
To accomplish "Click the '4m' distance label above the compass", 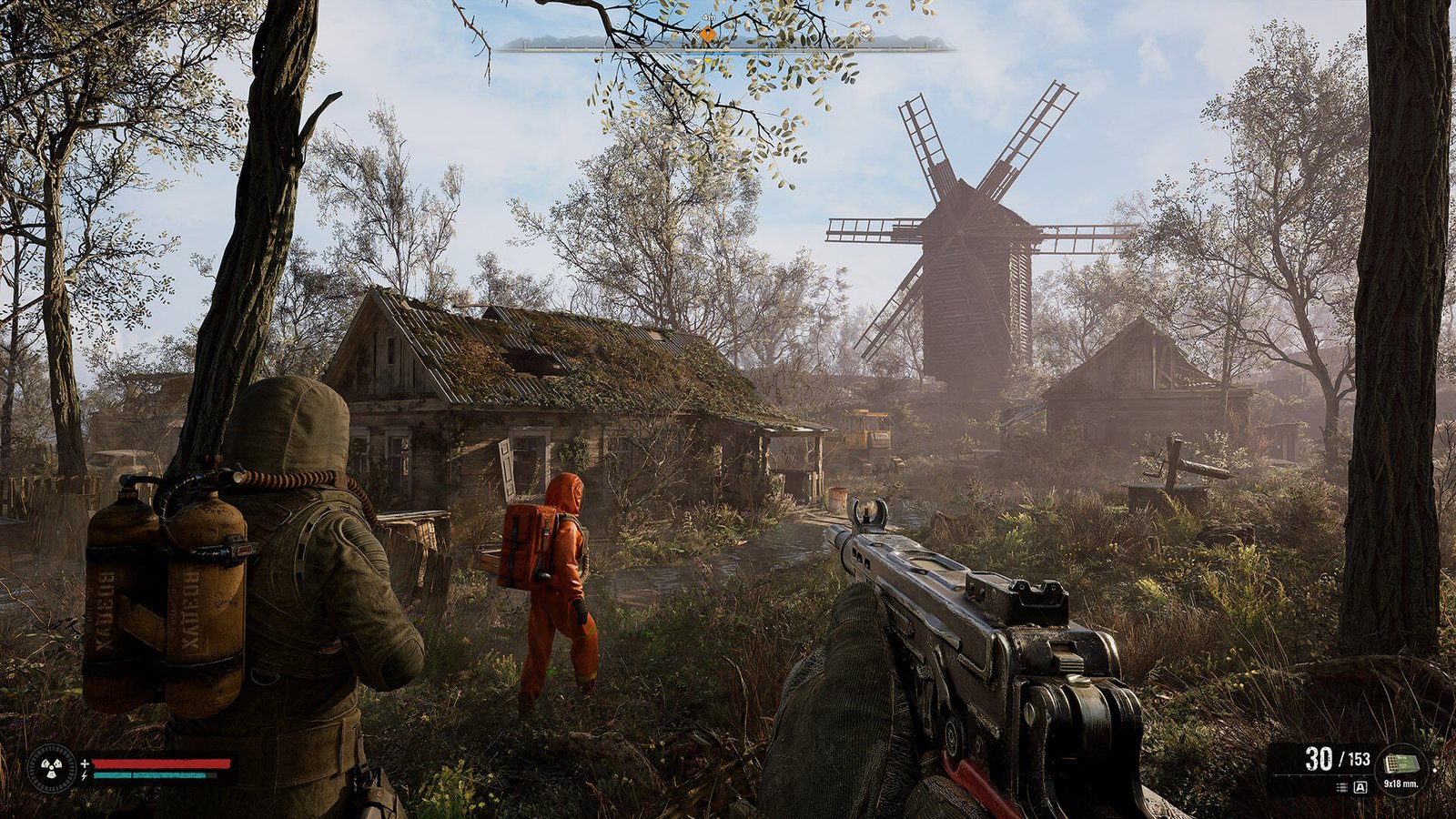I will tap(707, 17).
